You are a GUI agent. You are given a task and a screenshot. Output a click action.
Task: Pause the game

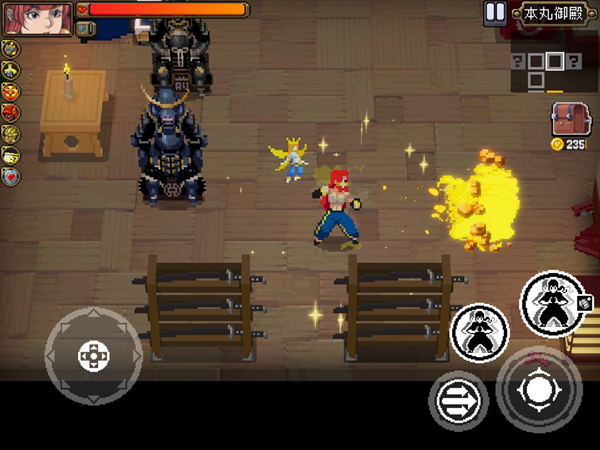[494, 12]
